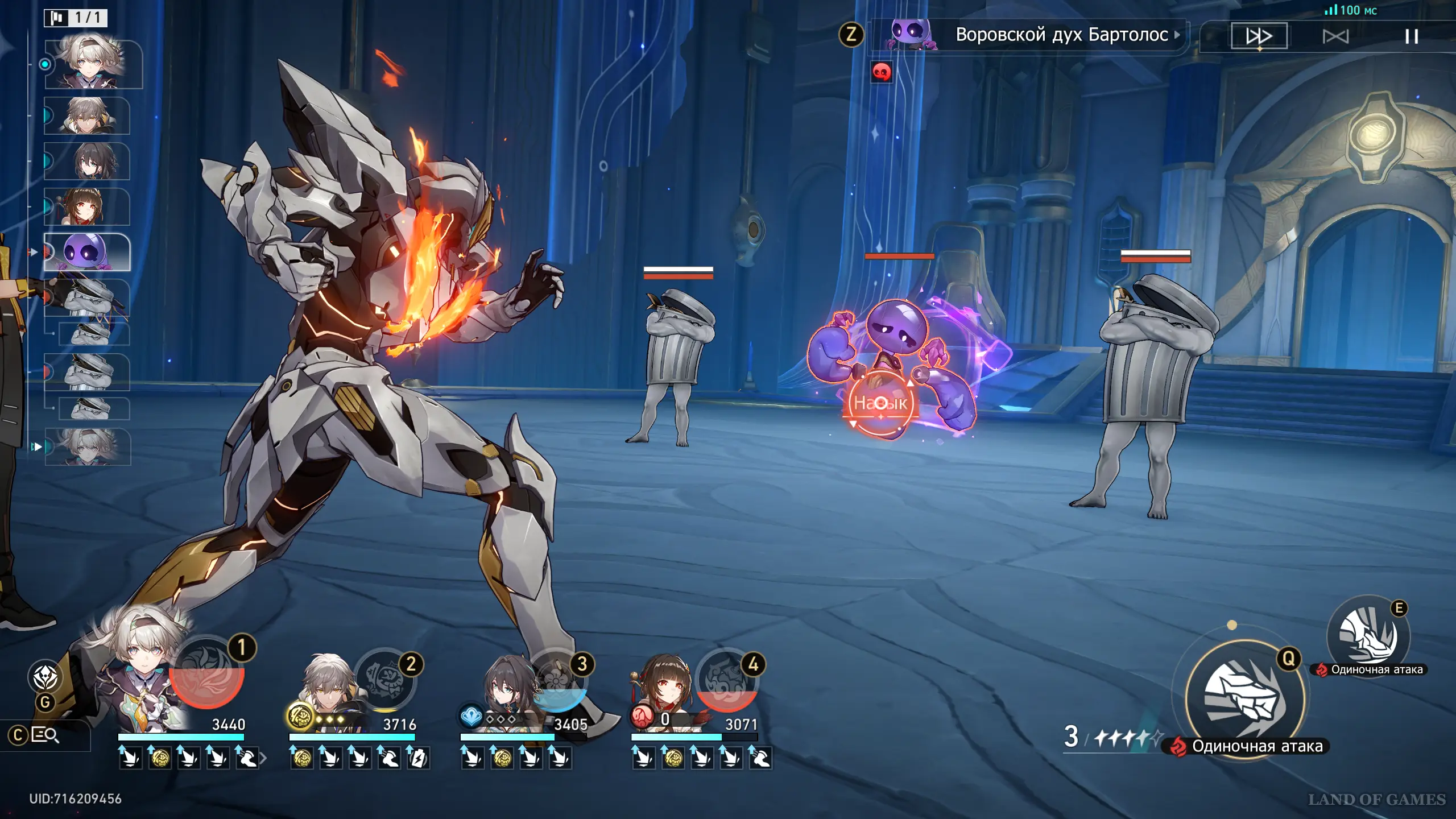Select the skill icon marked E
This screenshot has height=819, width=1456.
pyautogui.click(x=1368, y=636)
